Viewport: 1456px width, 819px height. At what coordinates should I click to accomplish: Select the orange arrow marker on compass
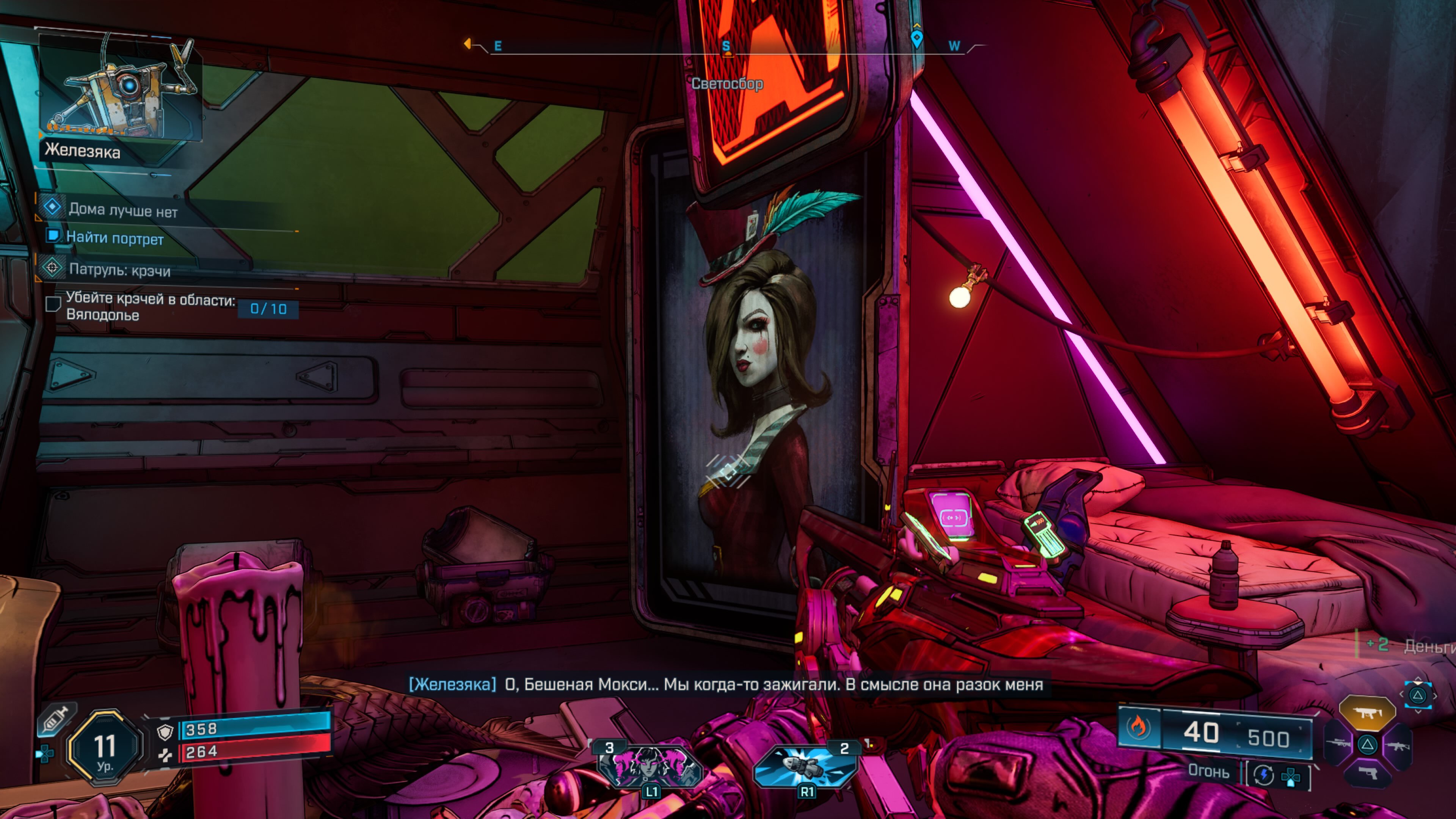point(468,44)
